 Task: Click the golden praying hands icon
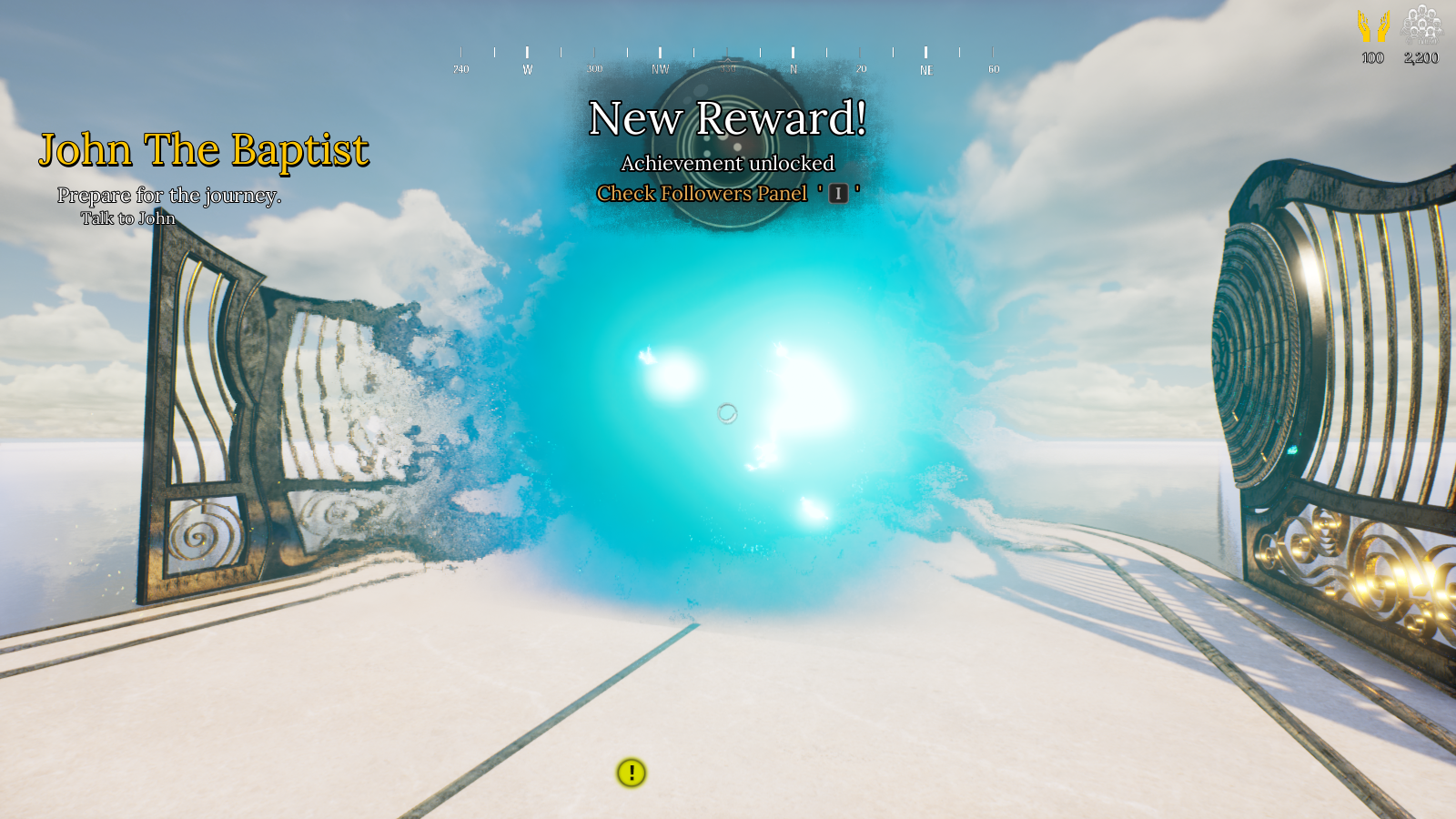[1373, 25]
